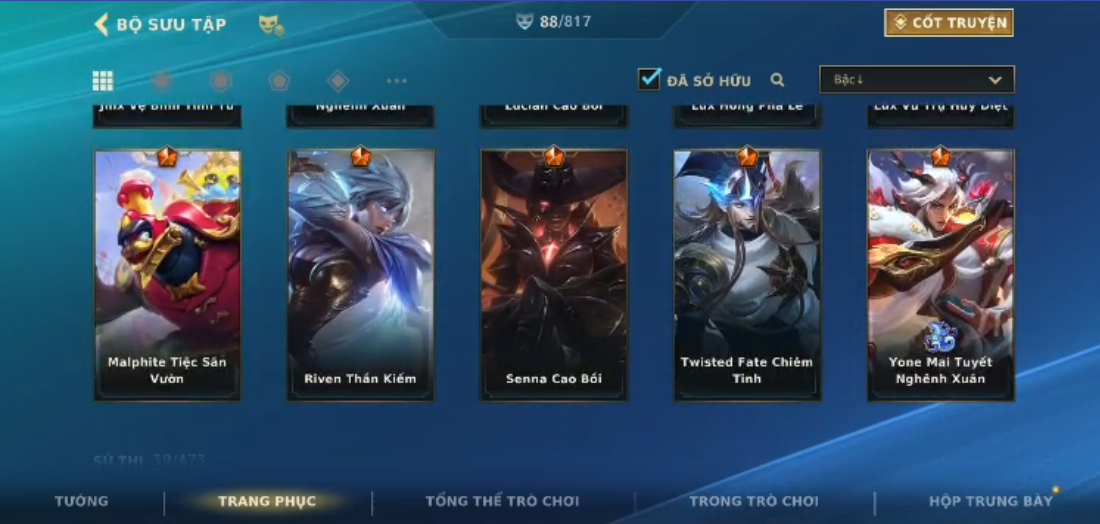This screenshot has width=1100, height=524.
Task: Switch to the Trang Phục tab
Action: 267,501
